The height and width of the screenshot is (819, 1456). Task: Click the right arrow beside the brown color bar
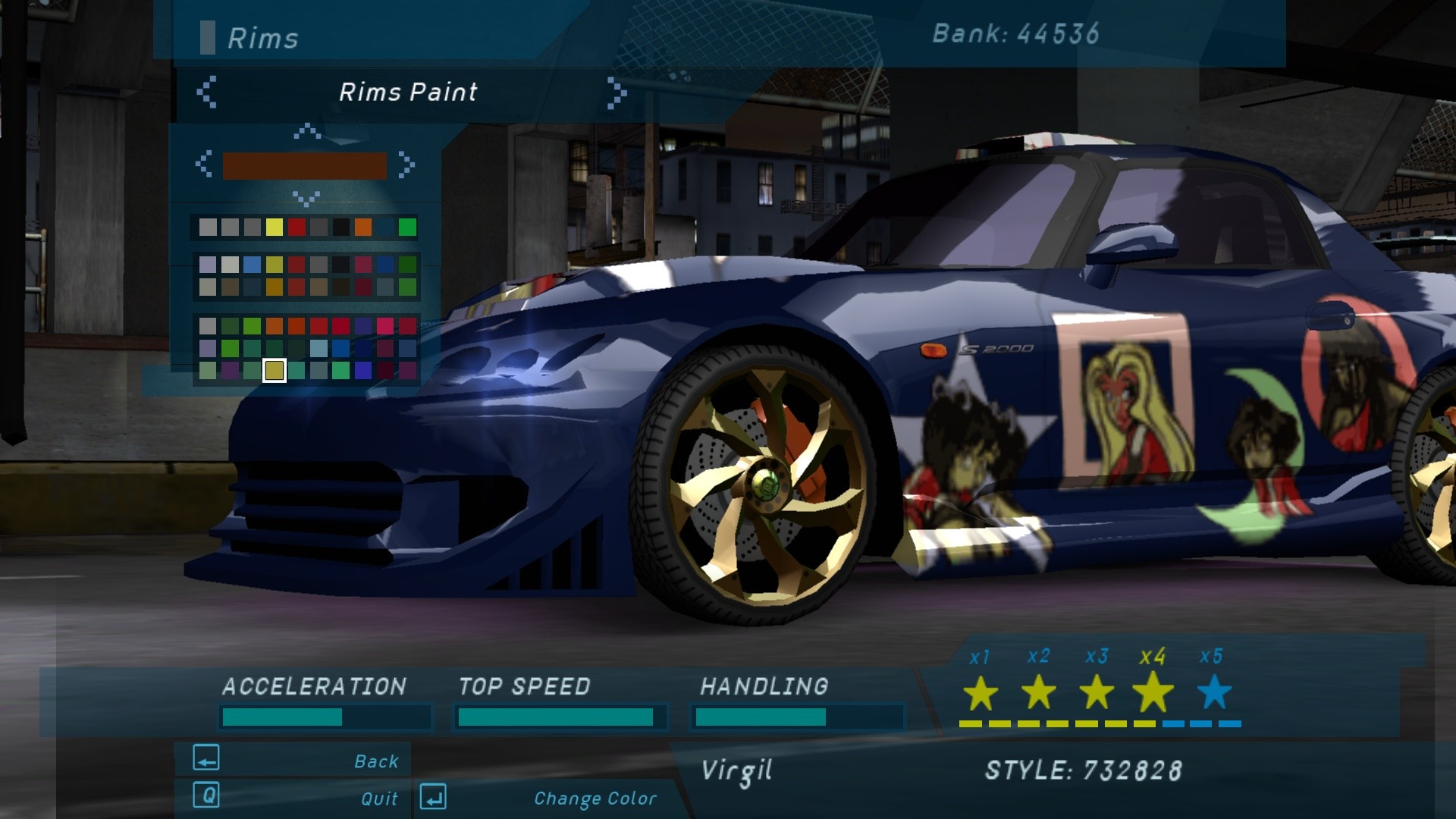tap(406, 165)
